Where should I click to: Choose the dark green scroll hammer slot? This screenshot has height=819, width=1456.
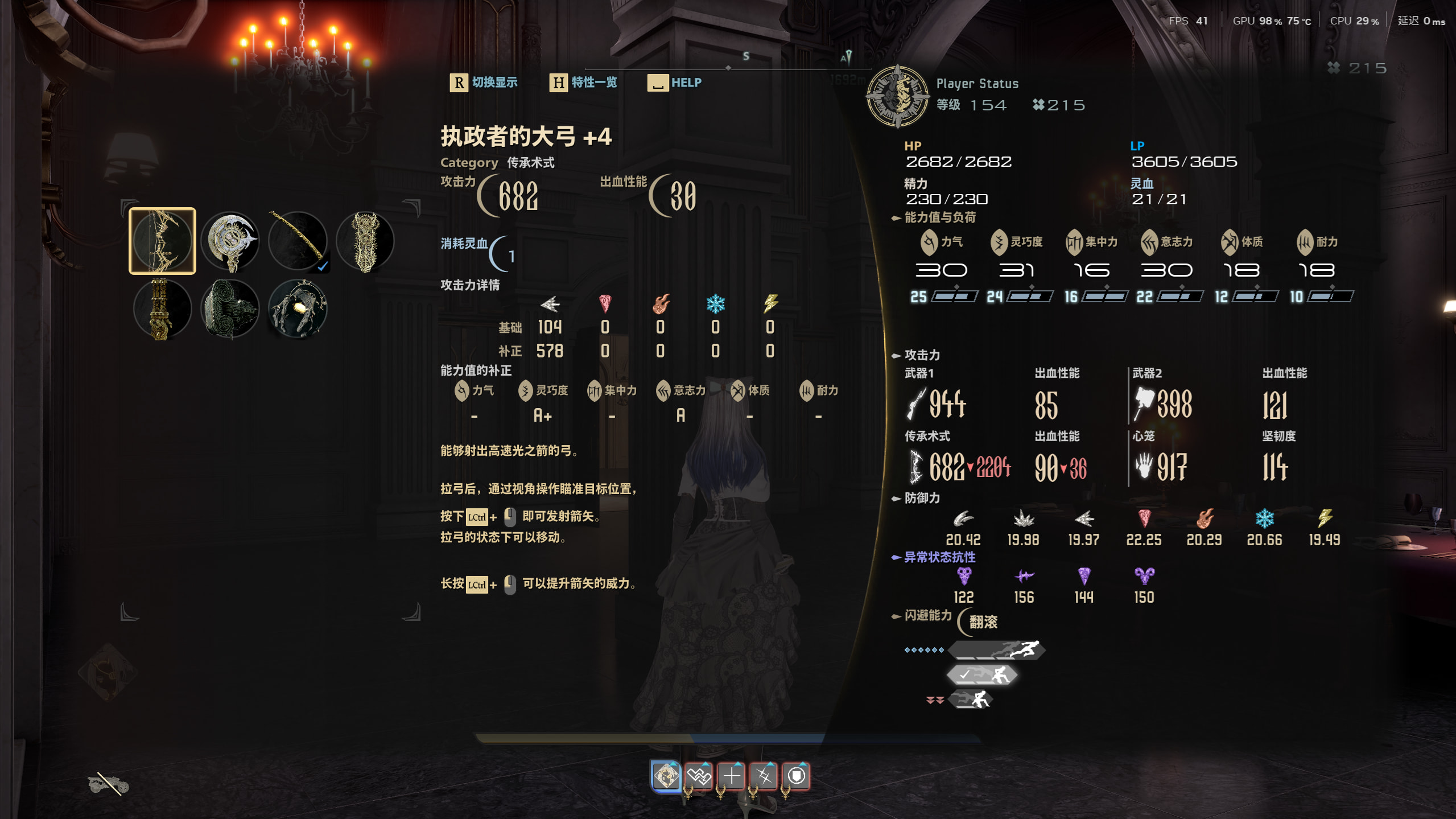(x=230, y=309)
